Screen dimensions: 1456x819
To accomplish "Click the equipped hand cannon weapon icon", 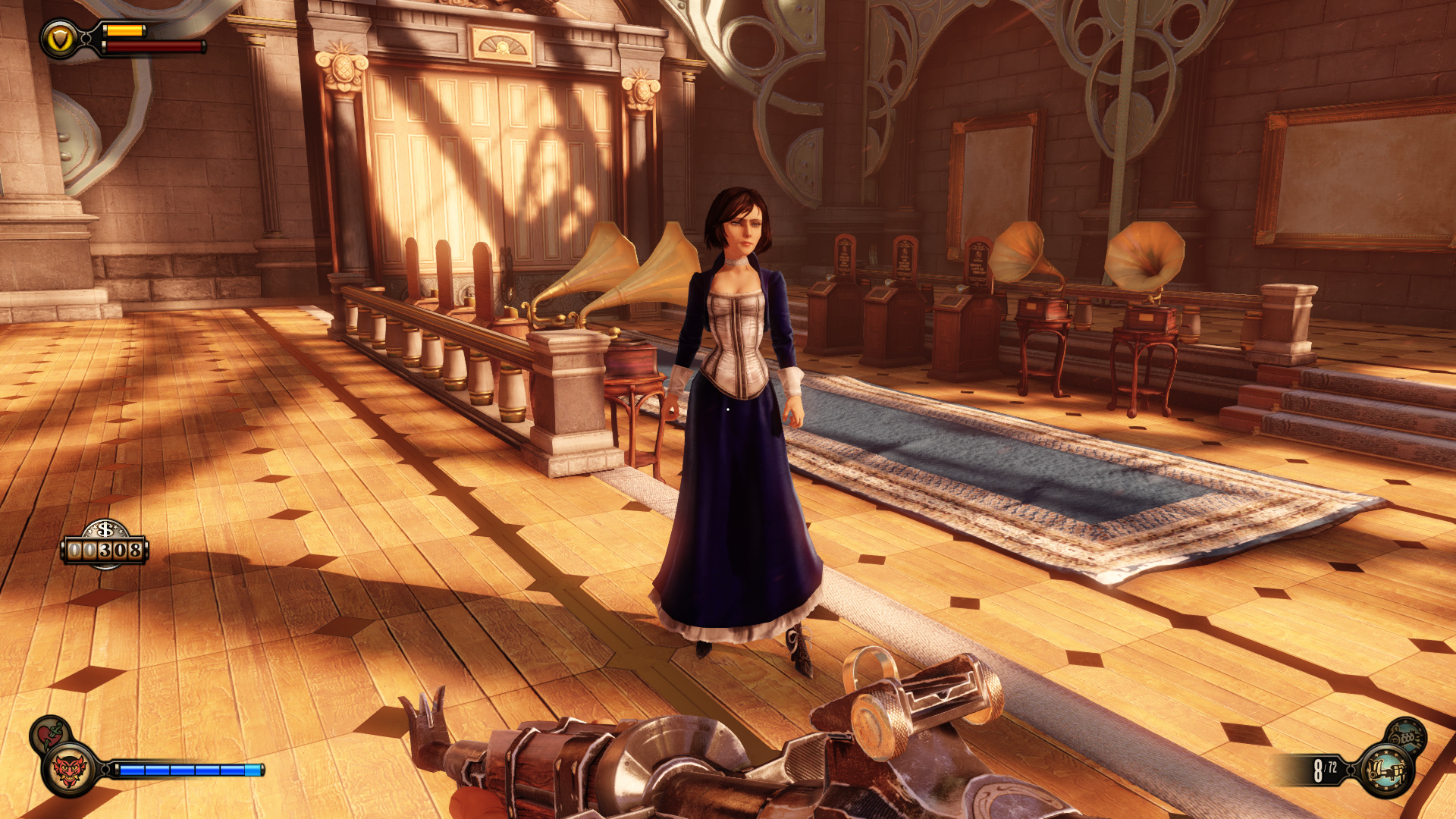I will coord(1387,771).
